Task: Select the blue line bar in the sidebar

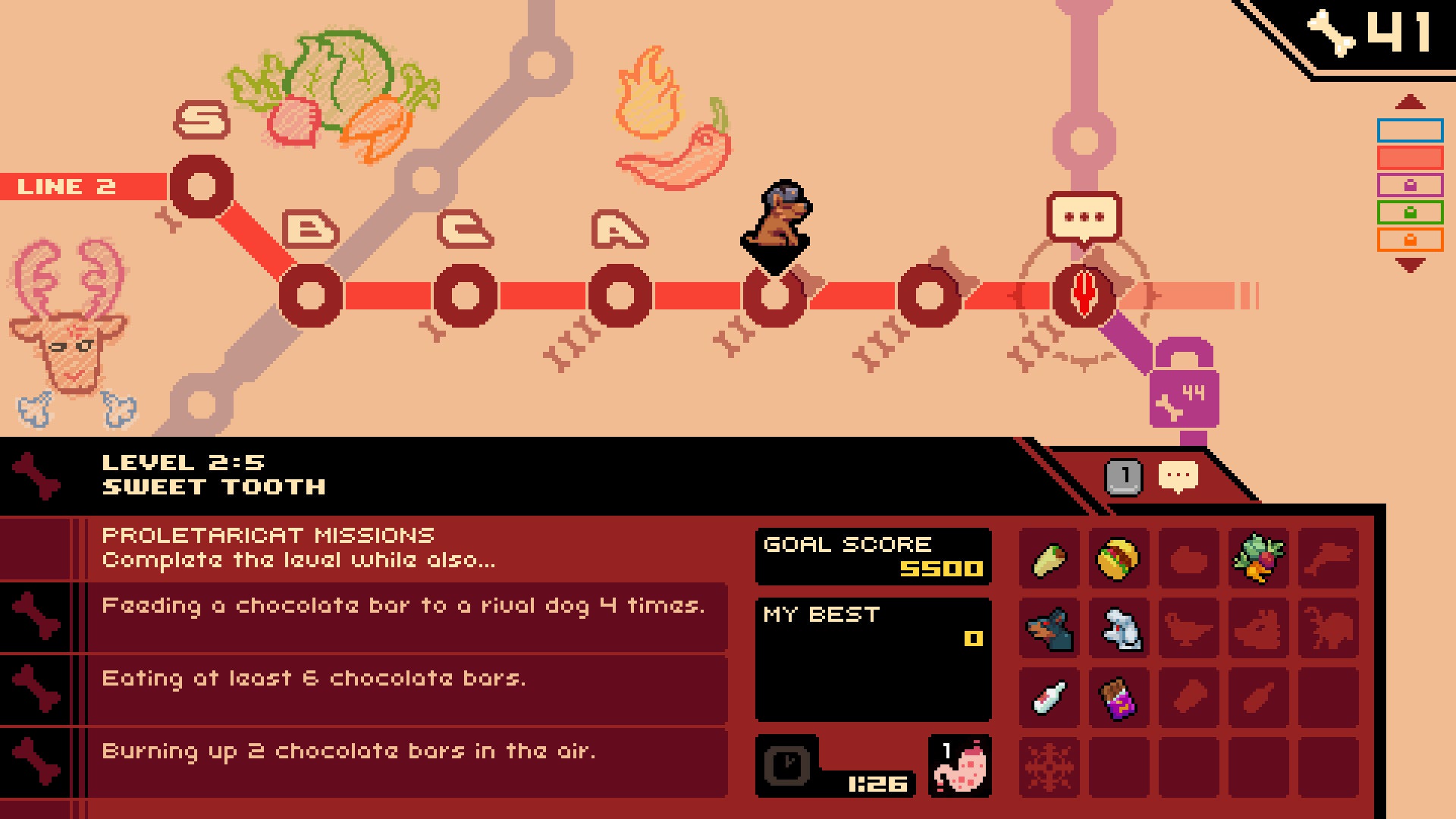Action: (1410, 129)
